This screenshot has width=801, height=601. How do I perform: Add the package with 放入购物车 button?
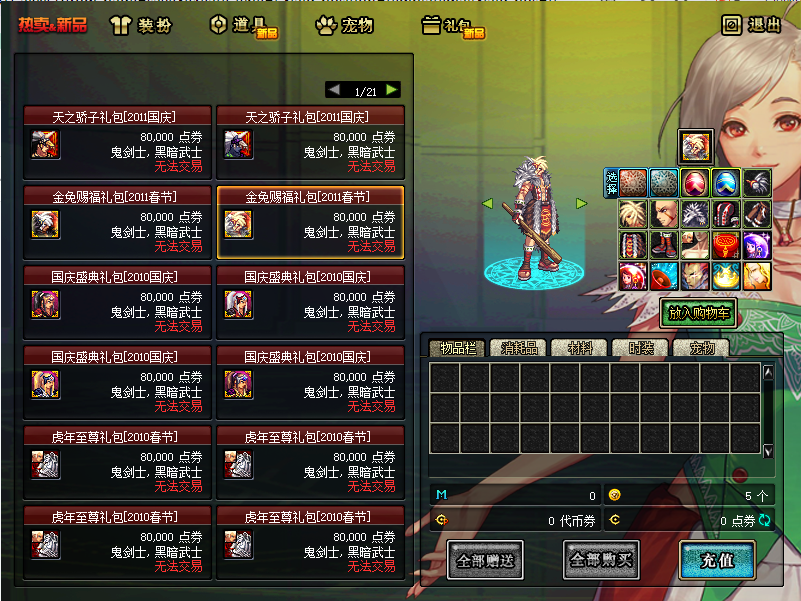697,312
